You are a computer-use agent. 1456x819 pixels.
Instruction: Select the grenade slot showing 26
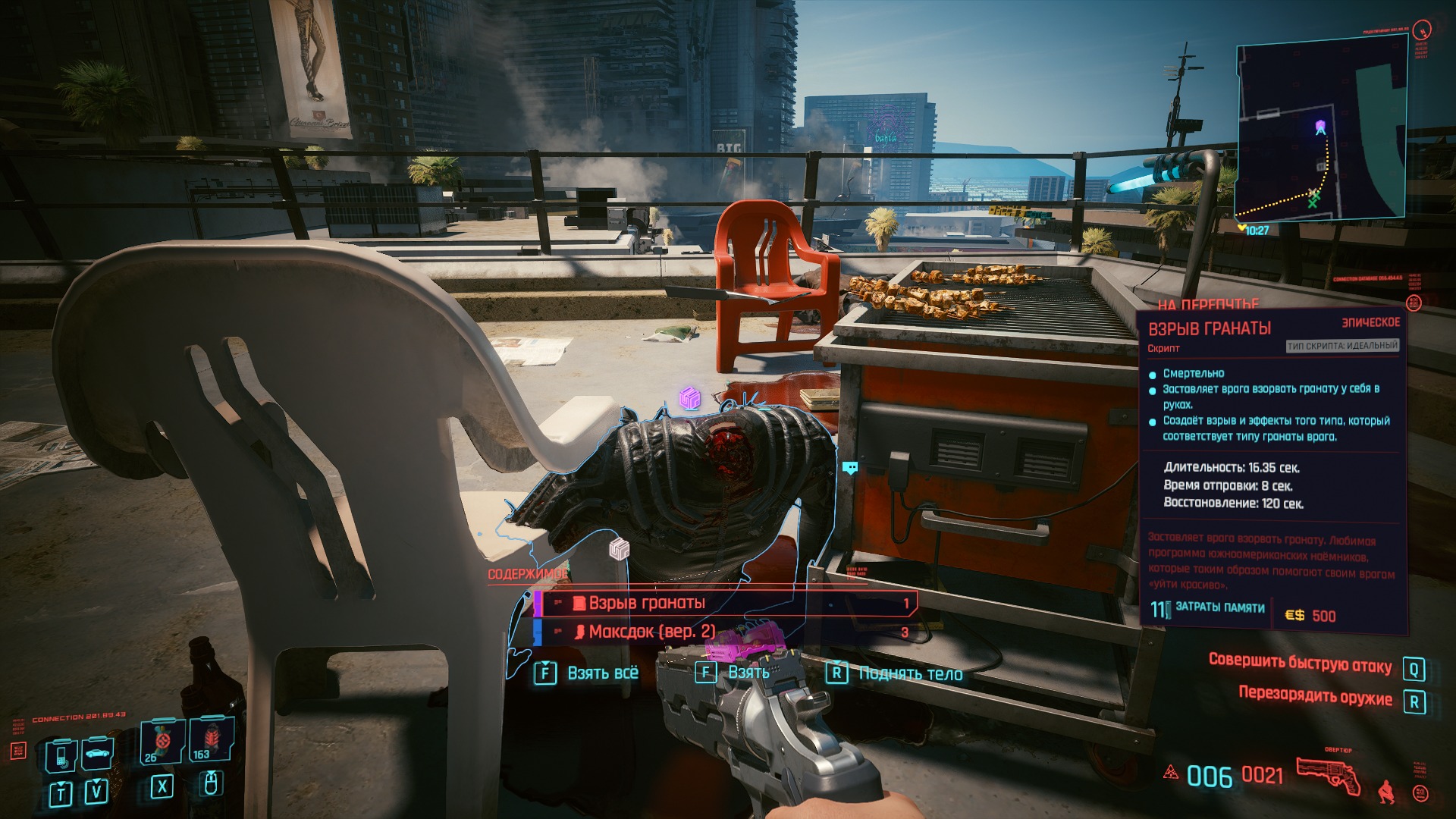162,741
